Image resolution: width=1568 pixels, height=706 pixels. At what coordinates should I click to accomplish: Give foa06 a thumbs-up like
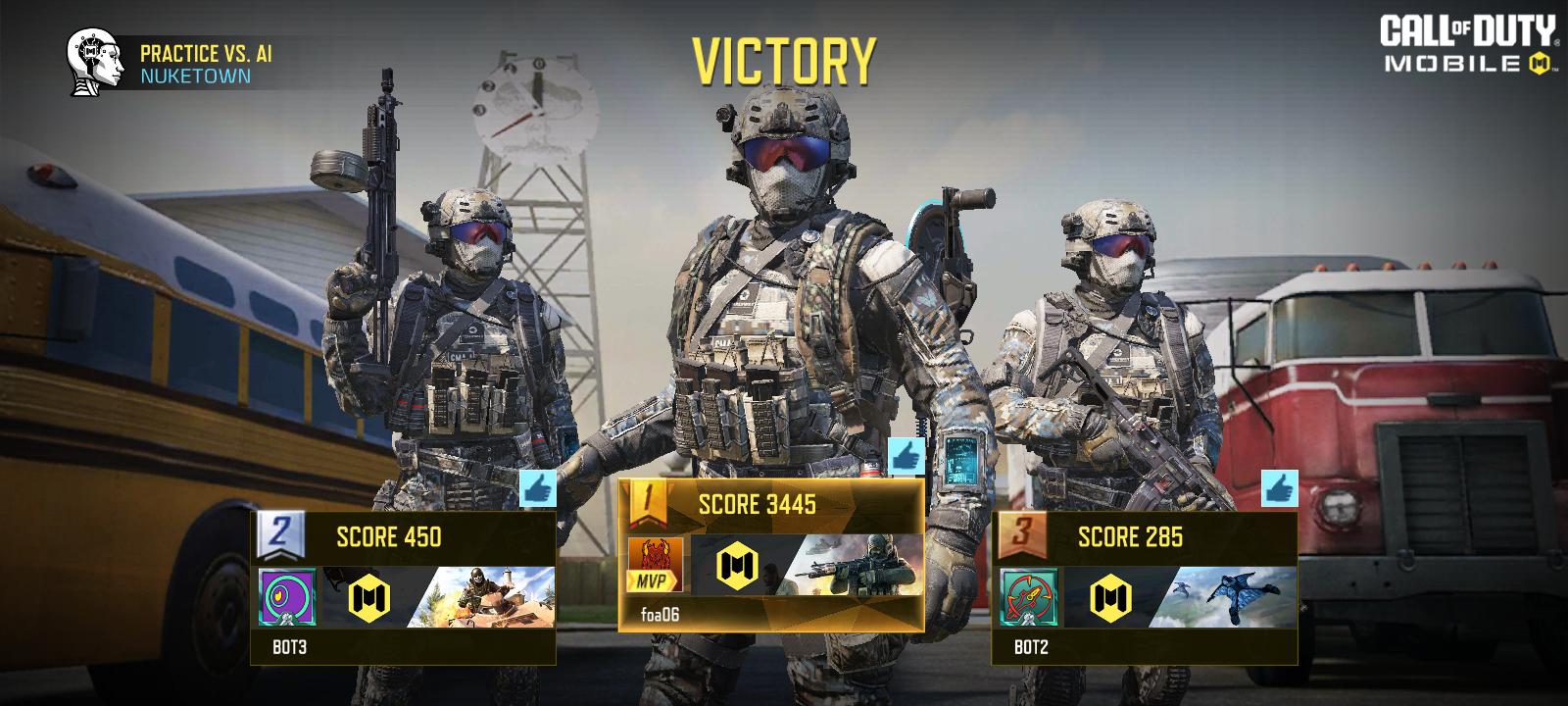tap(906, 456)
